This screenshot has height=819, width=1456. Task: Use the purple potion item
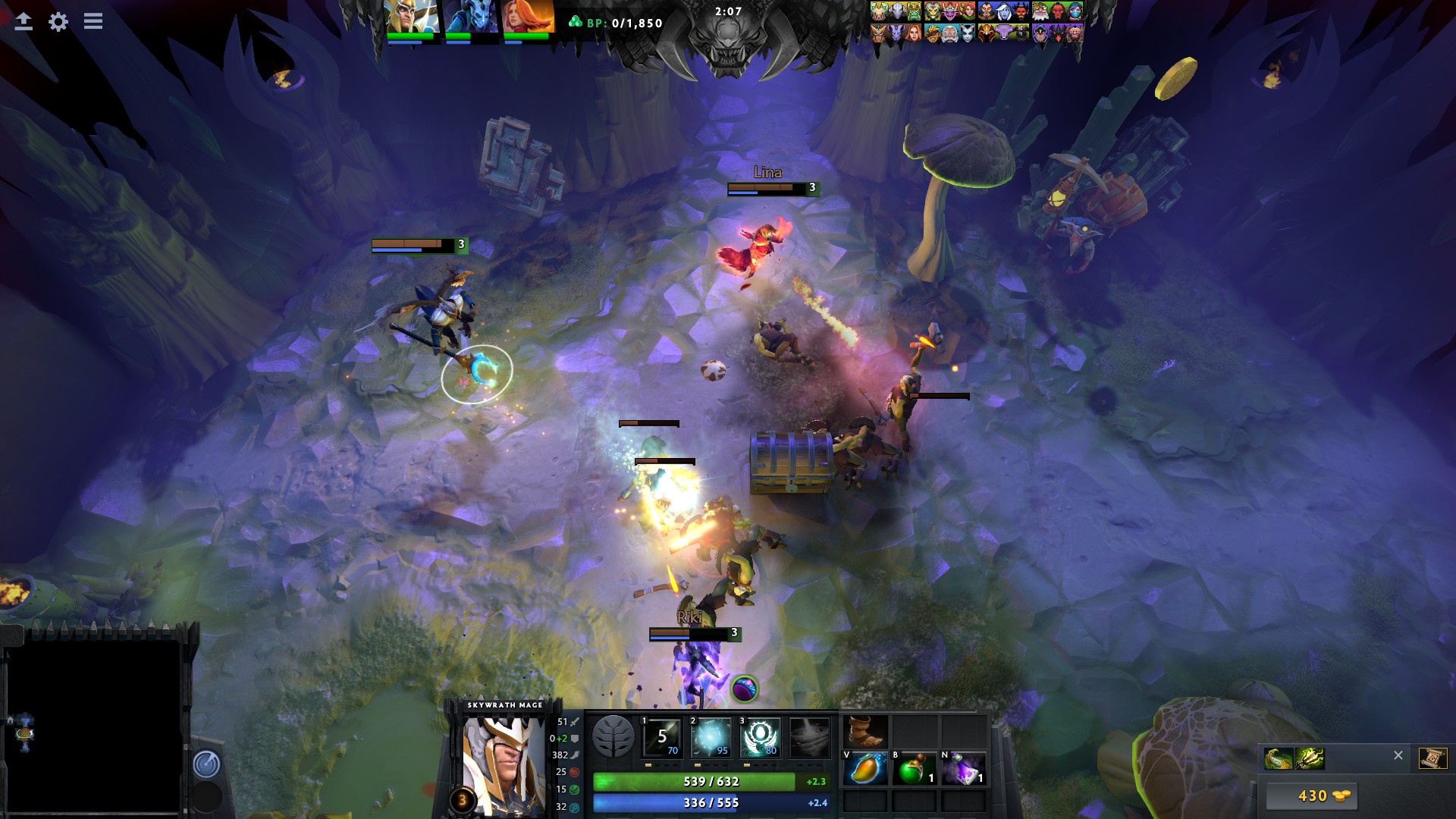pos(963,769)
